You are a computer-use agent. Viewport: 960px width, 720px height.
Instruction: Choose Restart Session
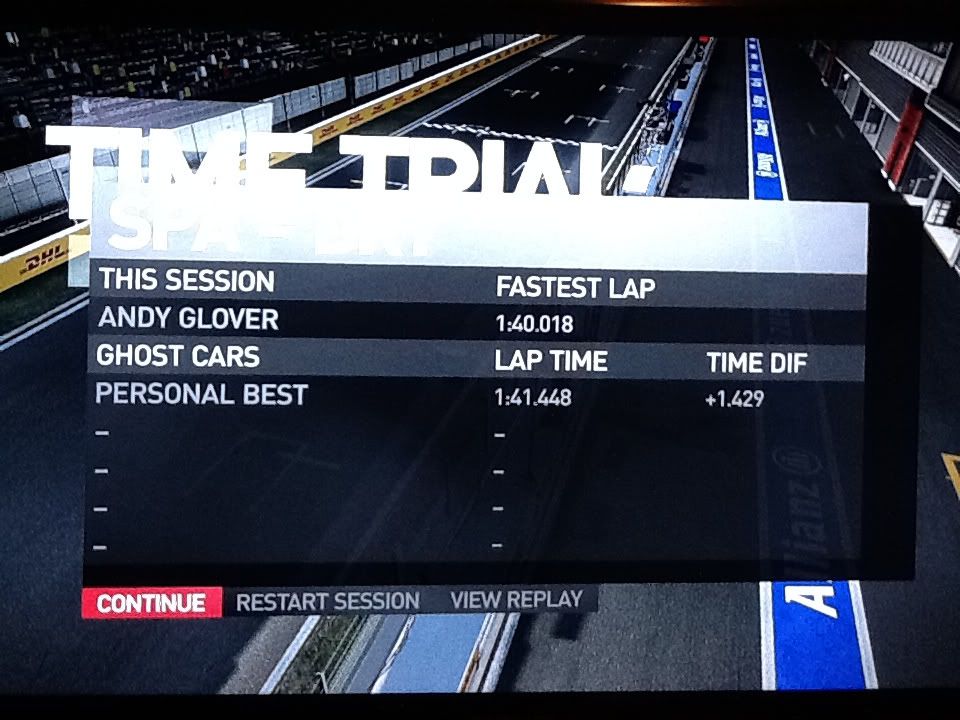[328, 601]
